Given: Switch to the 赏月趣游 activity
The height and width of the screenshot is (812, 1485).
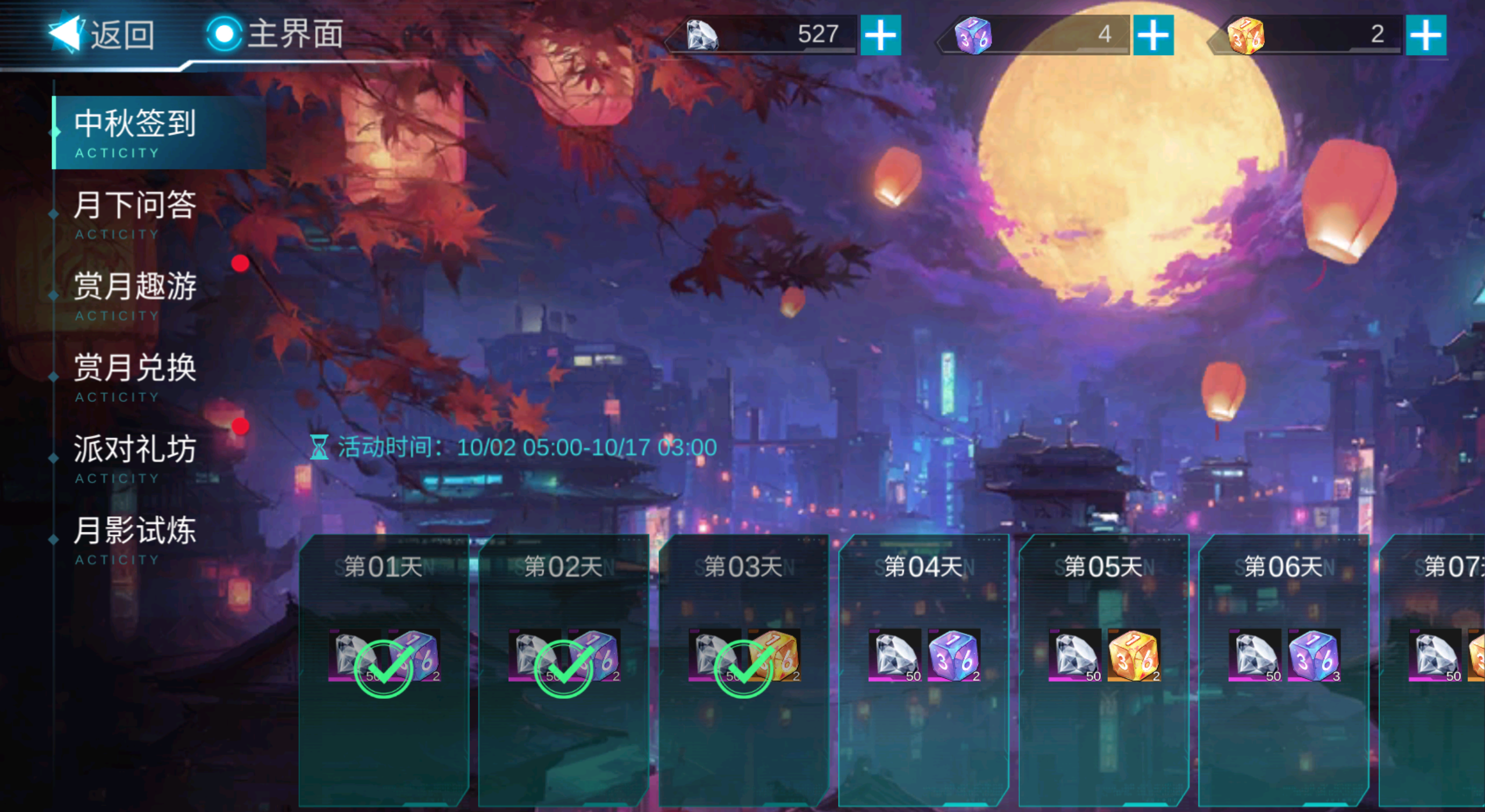Looking at the screenshot, I should pos(136,293).
